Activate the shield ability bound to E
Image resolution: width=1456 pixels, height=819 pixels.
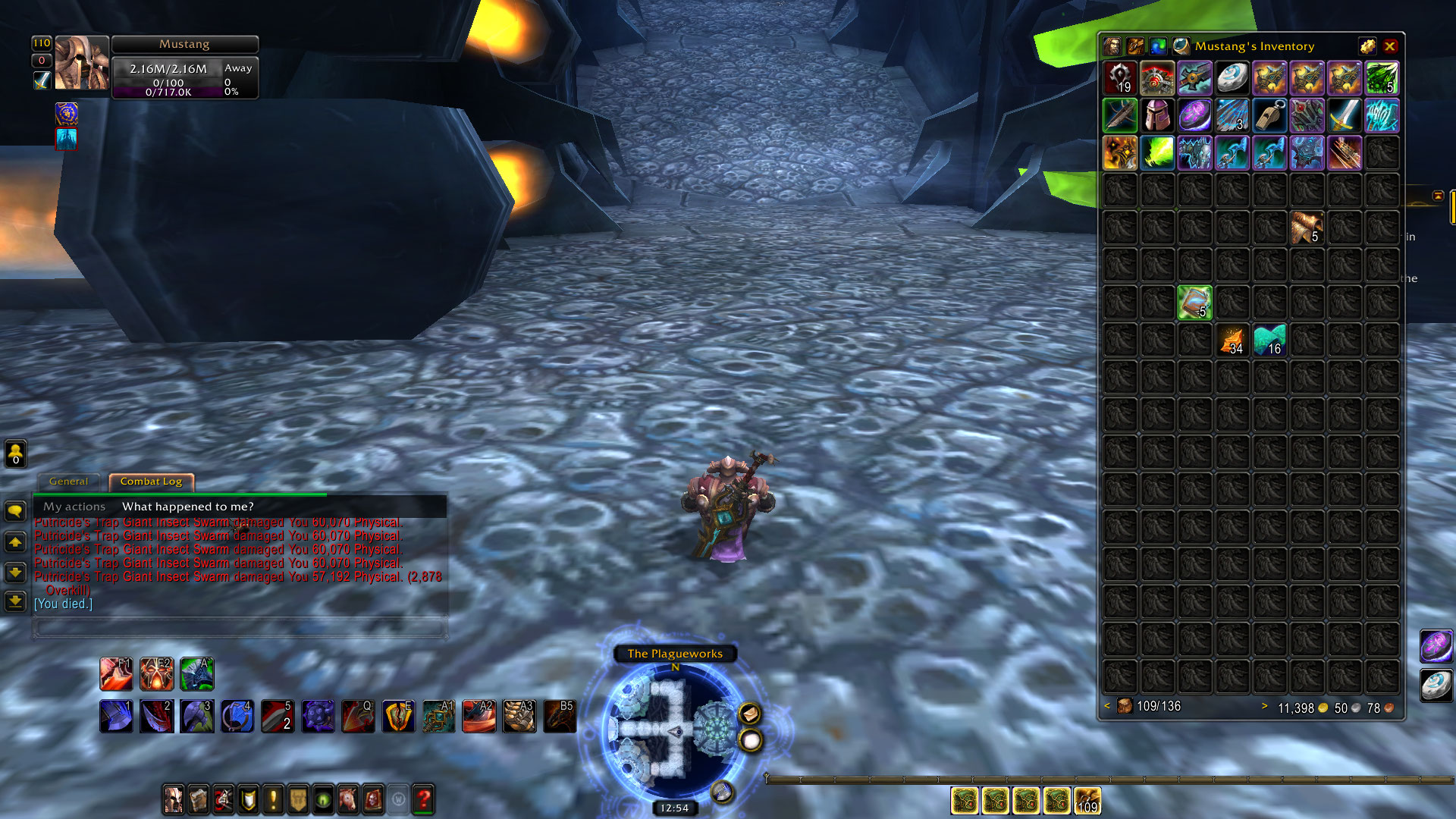(x=398, y=717)
